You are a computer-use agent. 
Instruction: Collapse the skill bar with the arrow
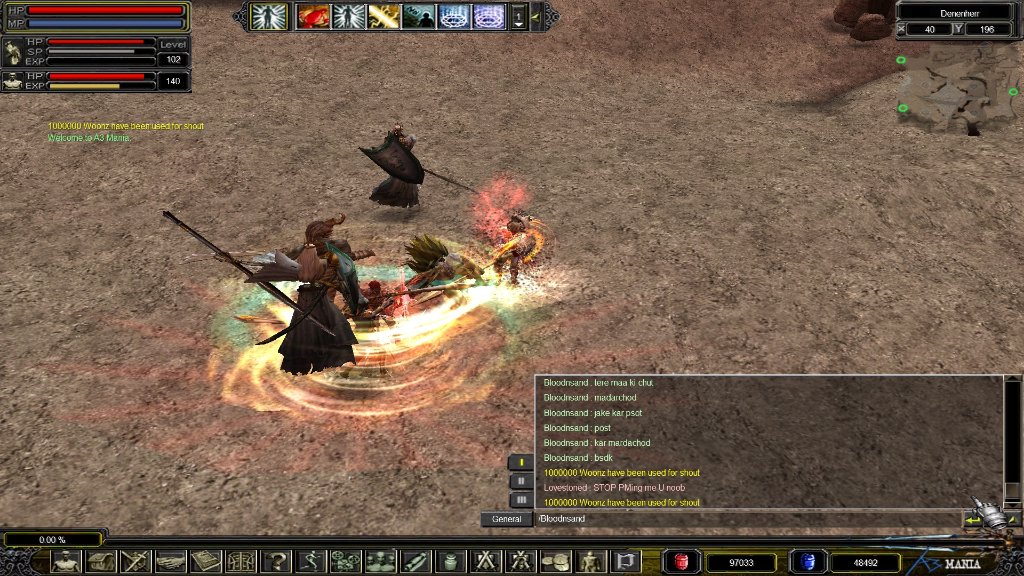537,16
